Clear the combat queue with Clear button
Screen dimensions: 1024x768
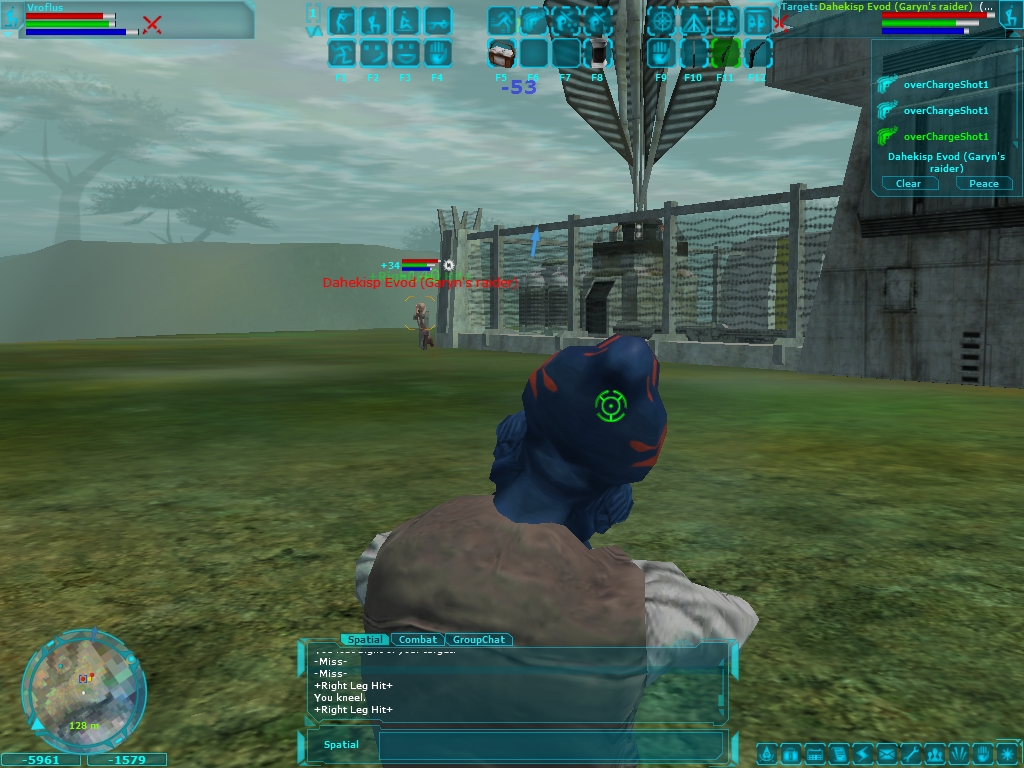pyautogui.click(x=908, y=183)
